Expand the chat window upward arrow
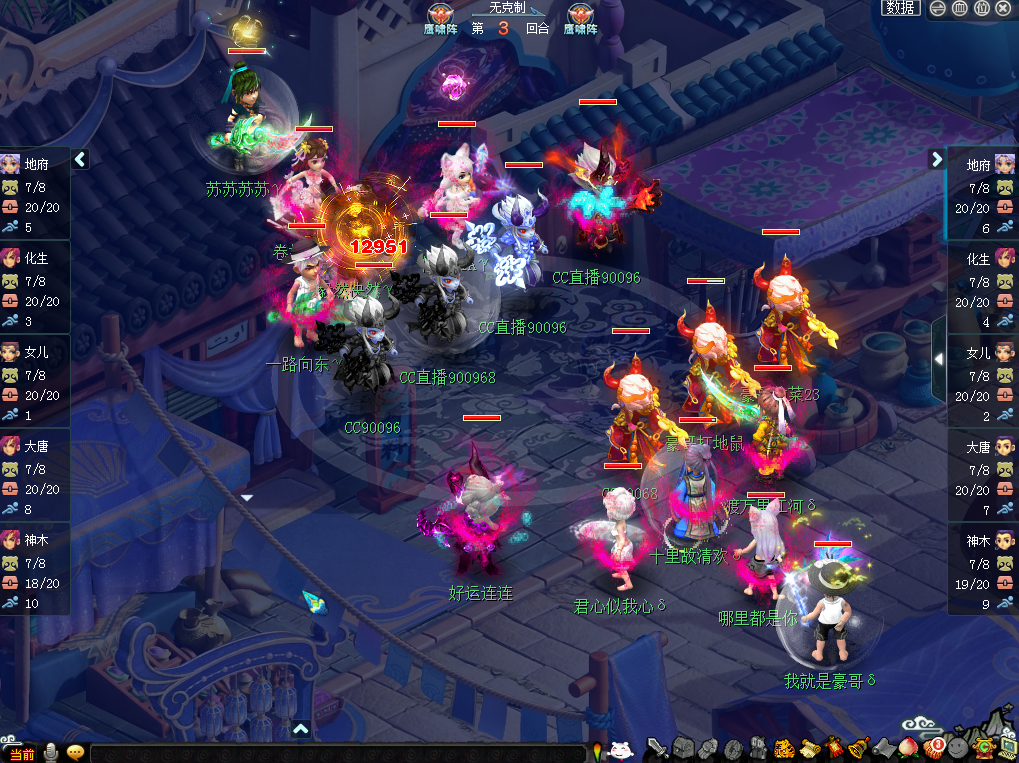The image size is (1019, 763). click(x=301, y=729)
